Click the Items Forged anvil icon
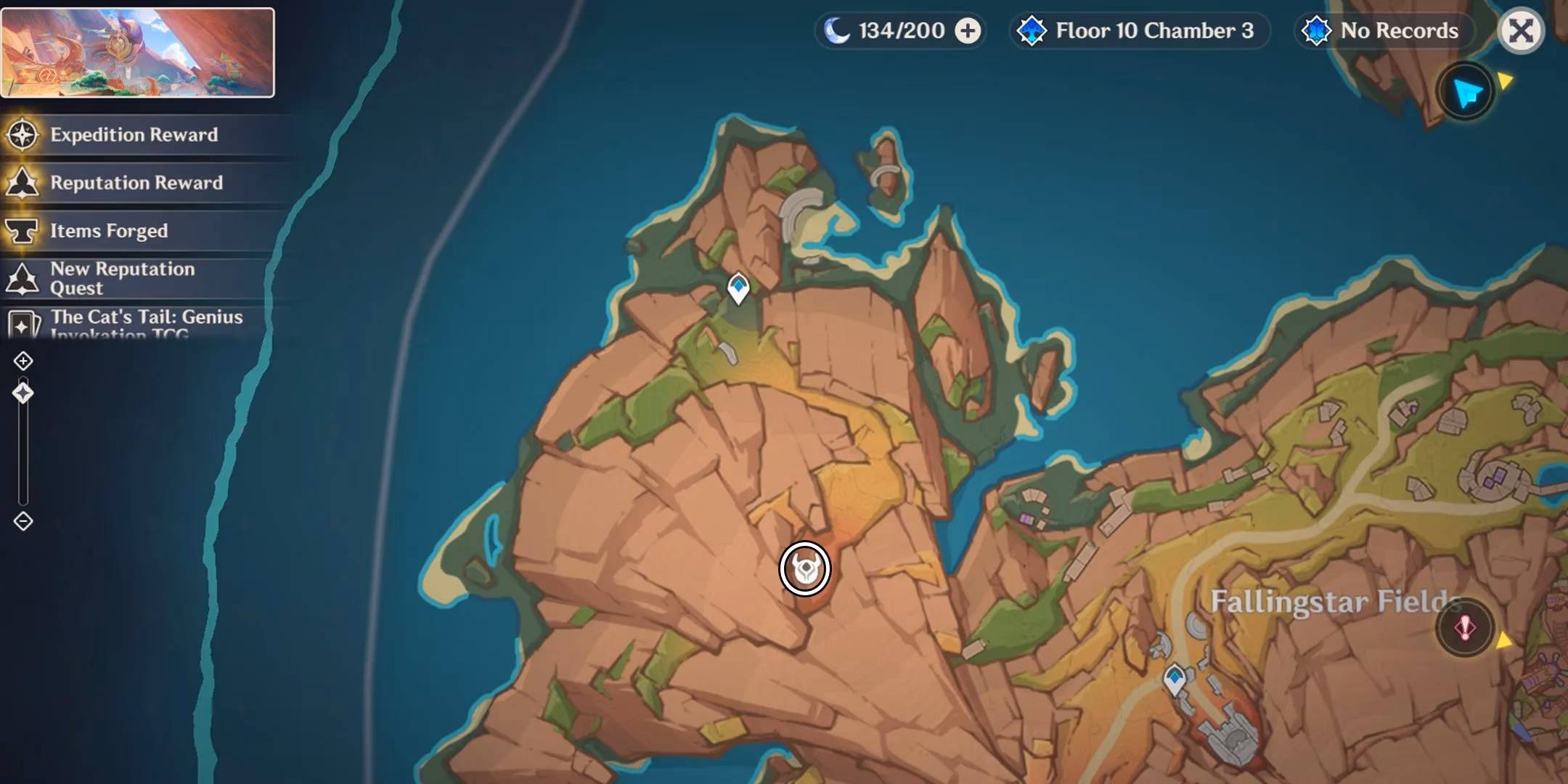The image size is (1568, 784). tap(24, 230)
